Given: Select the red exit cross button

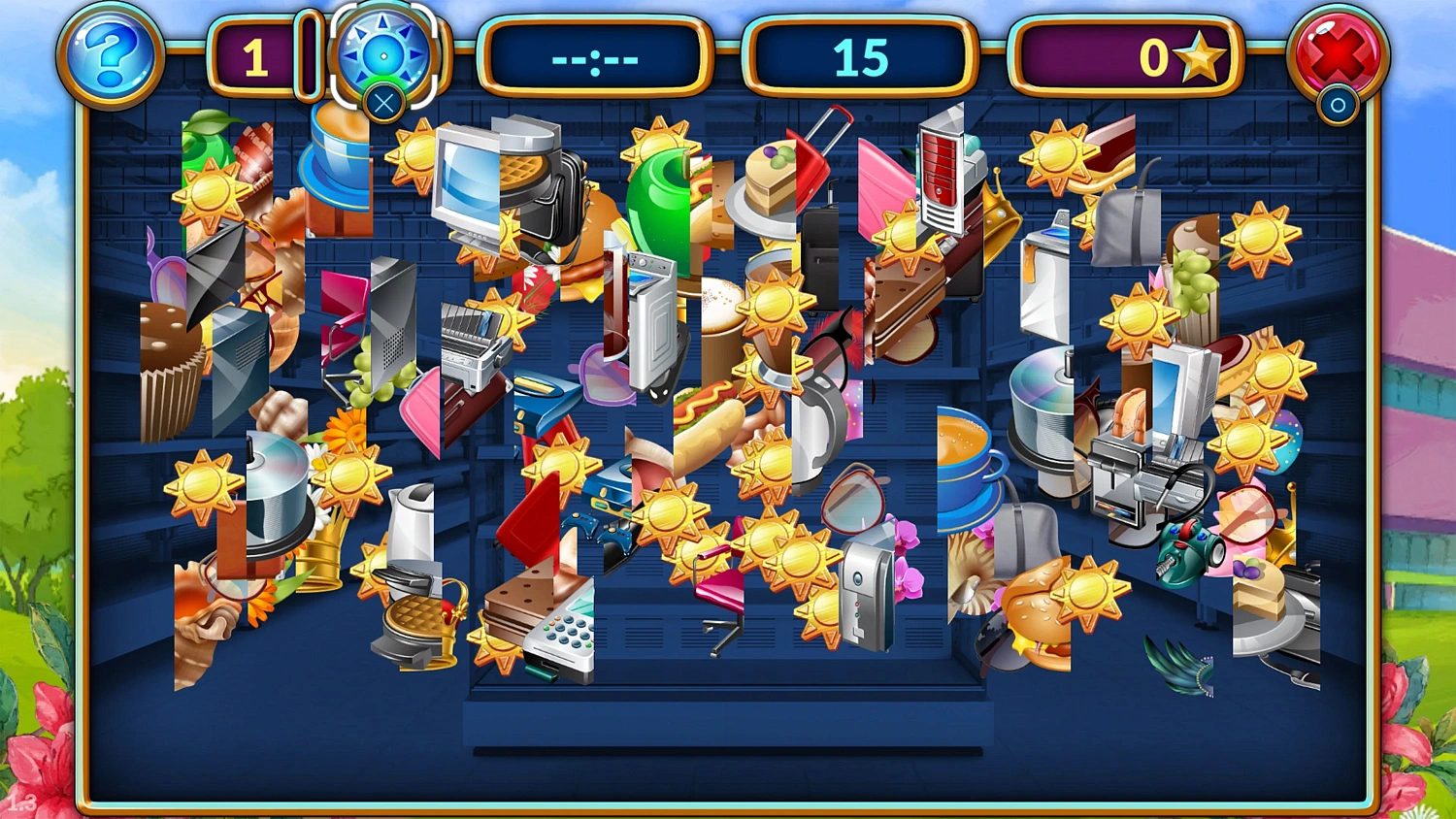Looking at the screenshot, I should pyautogui.click(x=1339, y=55).
